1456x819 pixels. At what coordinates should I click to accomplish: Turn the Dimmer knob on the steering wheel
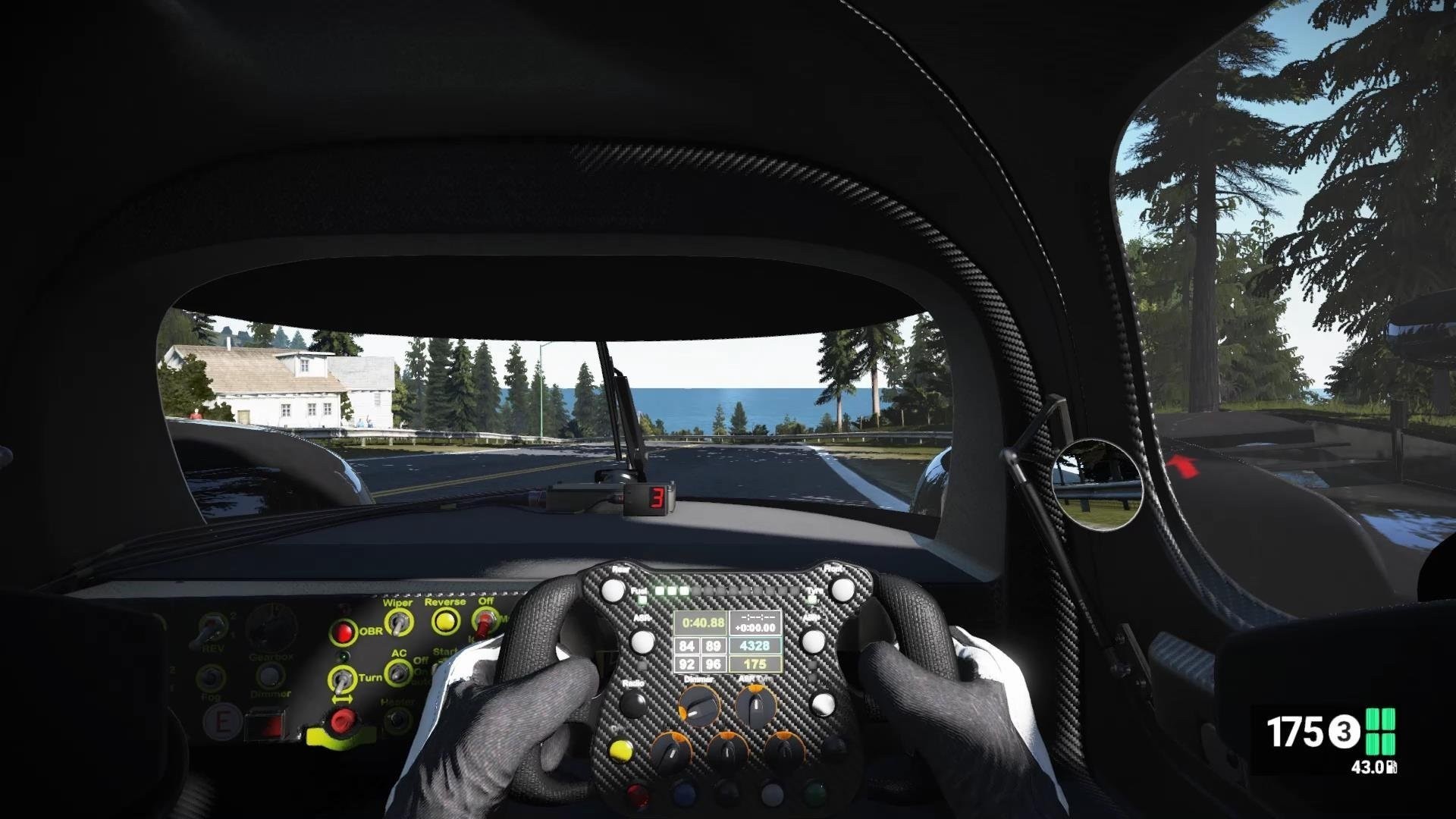pos(700,706)
